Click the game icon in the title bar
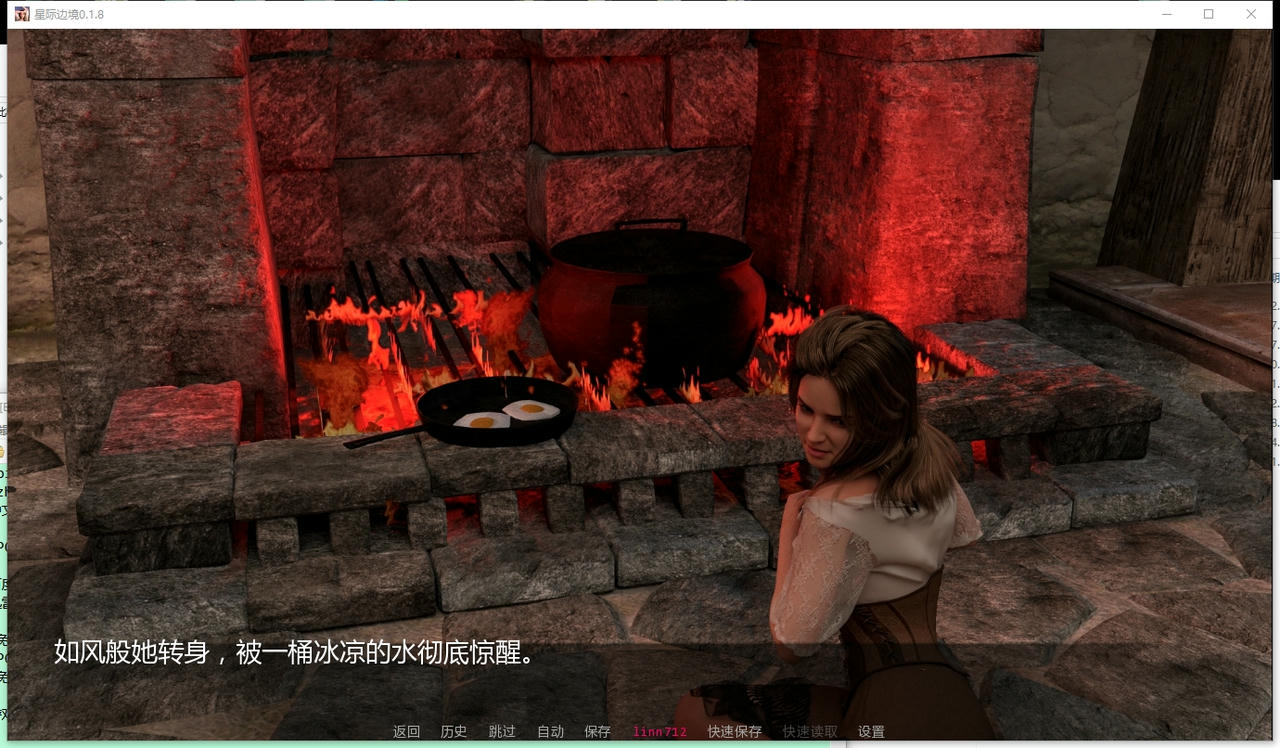 [x=22, y=14]
